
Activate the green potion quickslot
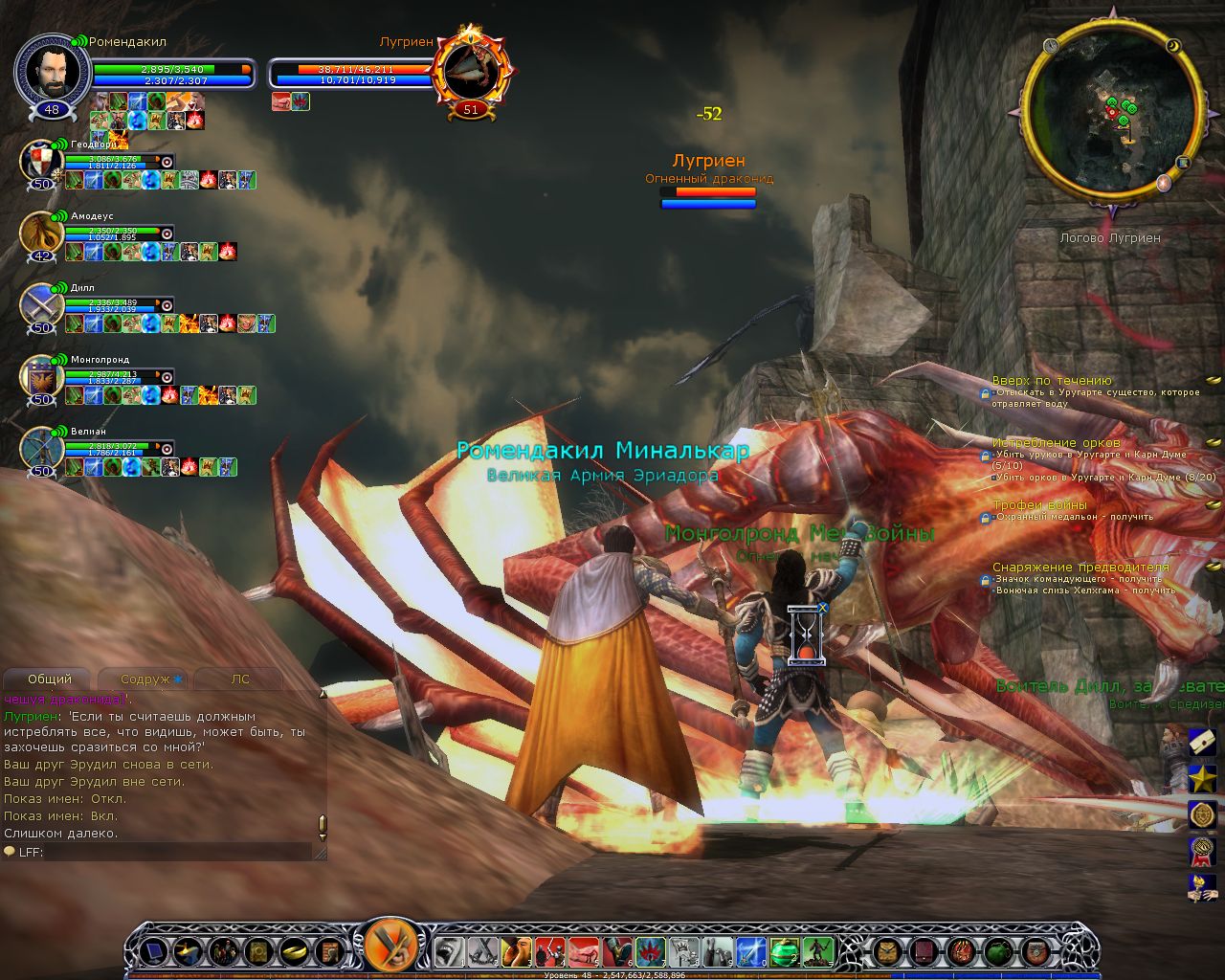tap(784, 952)
